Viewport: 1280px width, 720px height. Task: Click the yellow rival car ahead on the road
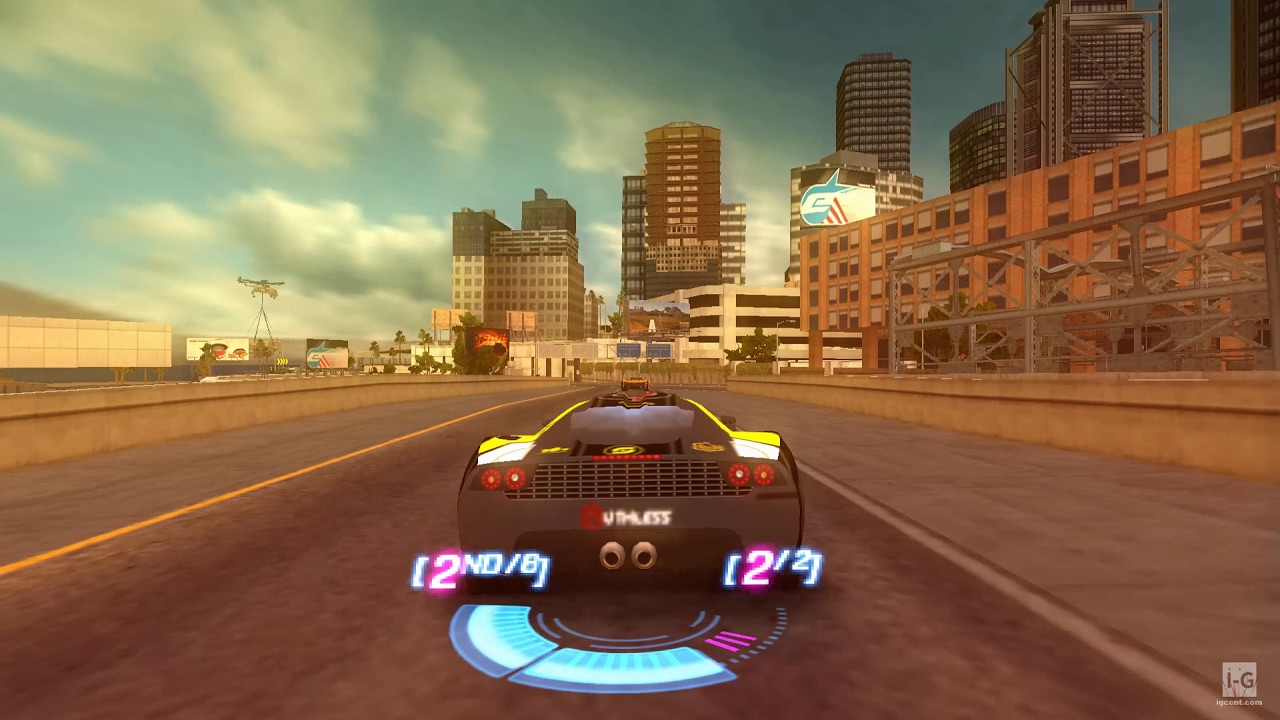(x=637, y=385)
